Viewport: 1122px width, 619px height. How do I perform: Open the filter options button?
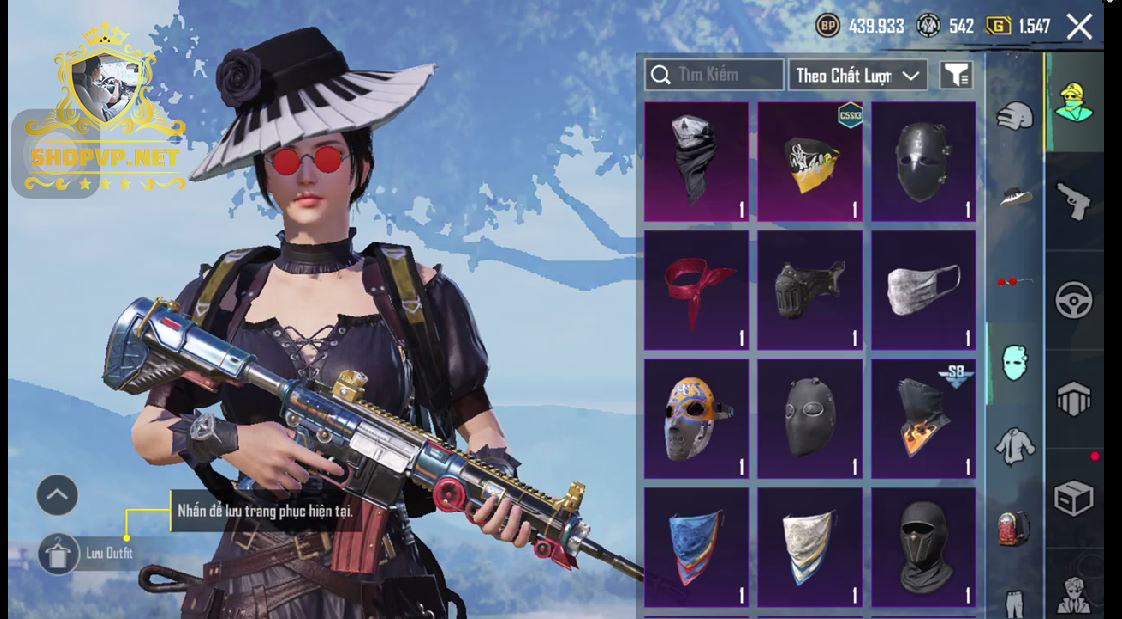click(x=956, y=75)
